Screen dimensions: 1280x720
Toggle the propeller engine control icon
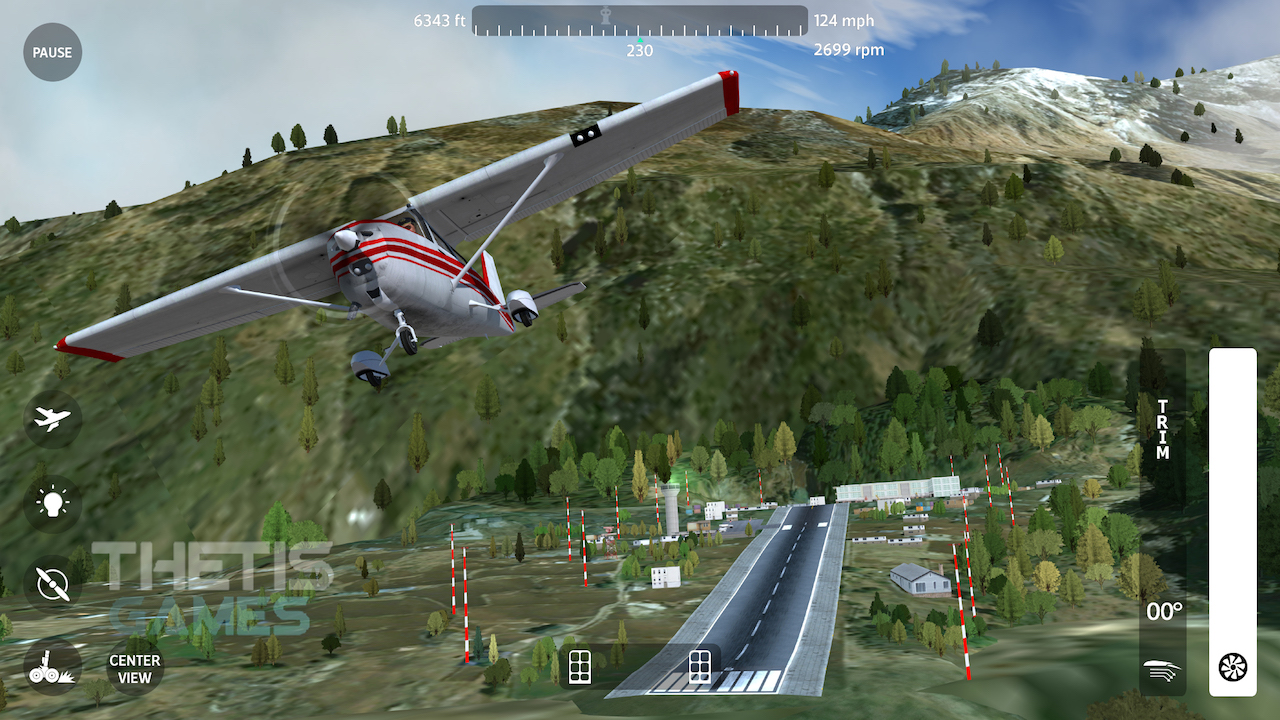coord(51,584)
